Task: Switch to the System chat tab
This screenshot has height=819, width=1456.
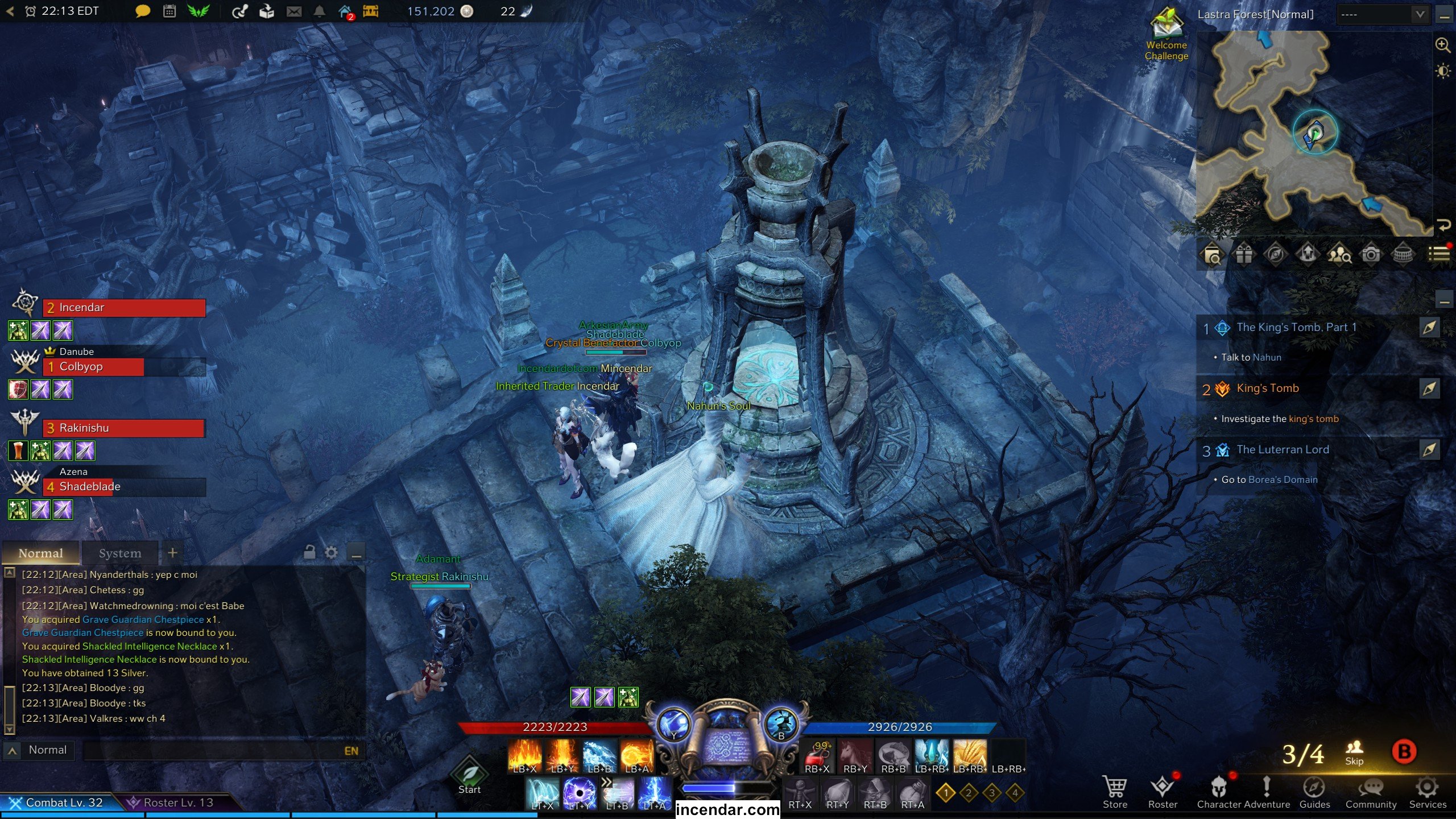Action: [x=119, y=553]
